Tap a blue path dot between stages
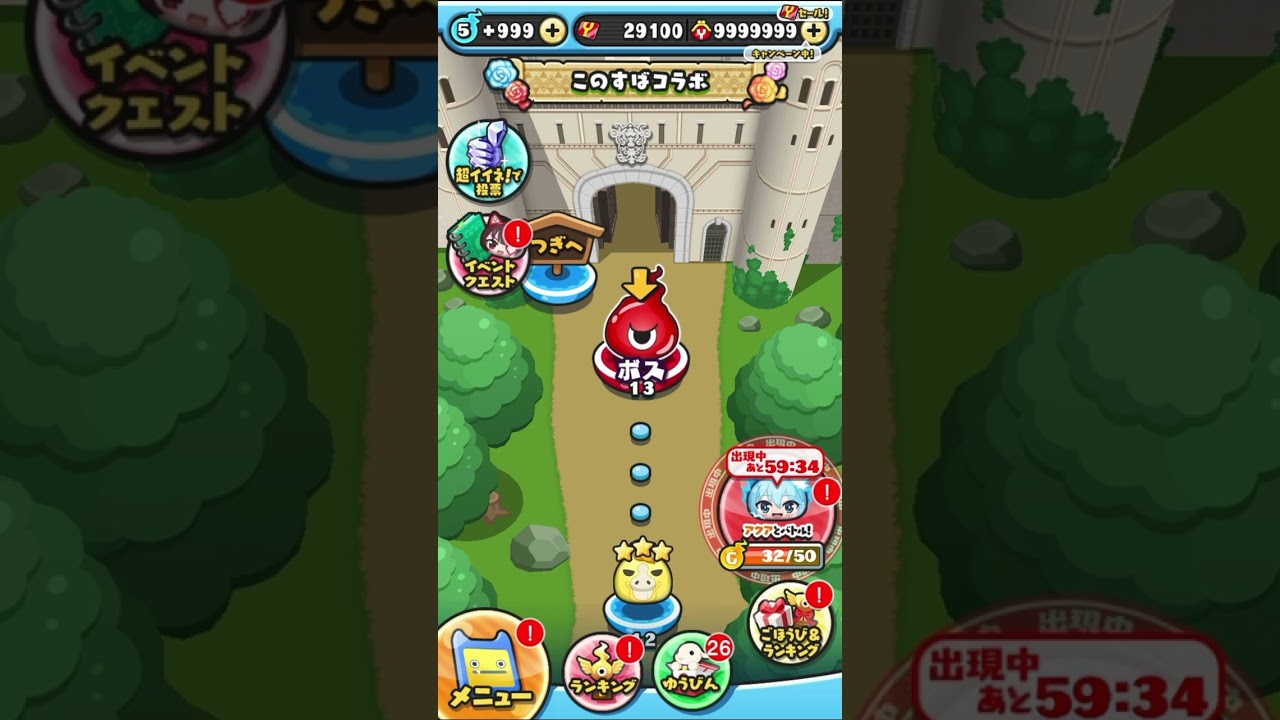The image size is (1280, 720). [640, 470]
